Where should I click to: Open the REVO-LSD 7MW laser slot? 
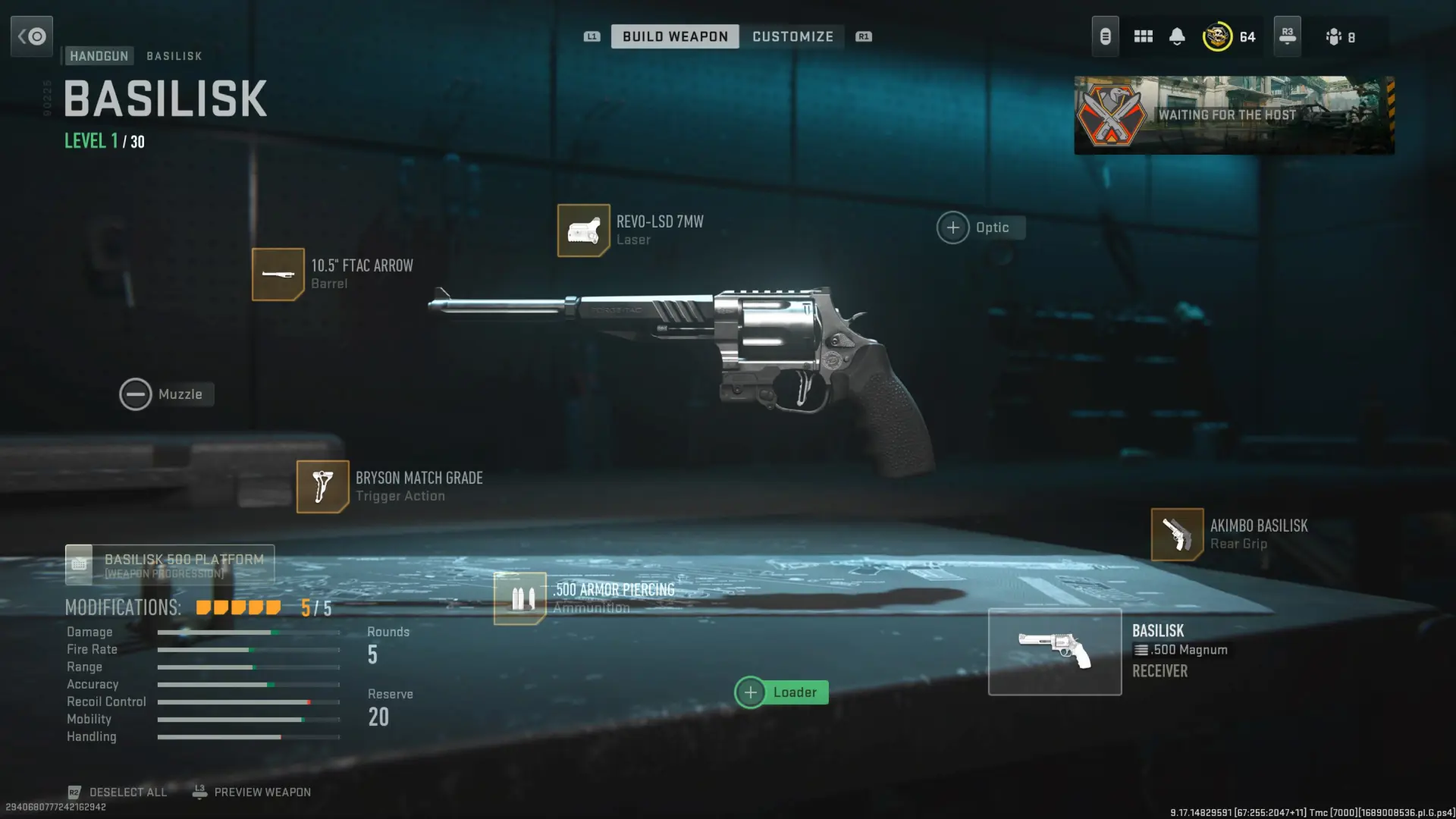583,231
